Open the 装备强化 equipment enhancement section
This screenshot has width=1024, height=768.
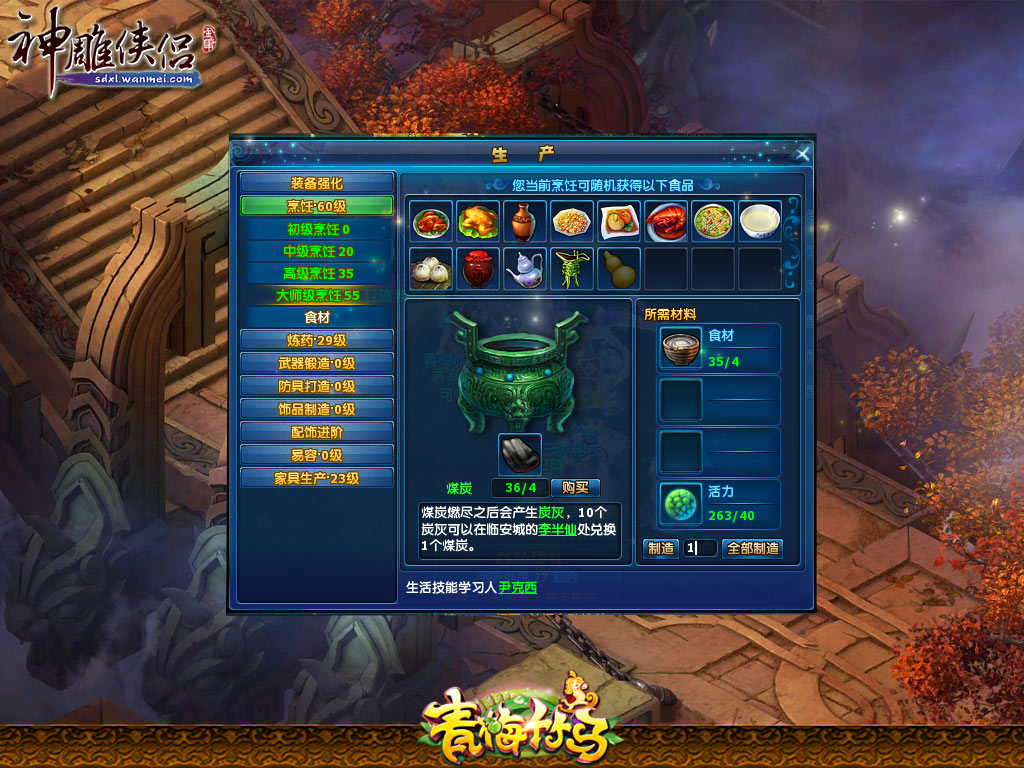pyautogui.click(x=316, y=183)
